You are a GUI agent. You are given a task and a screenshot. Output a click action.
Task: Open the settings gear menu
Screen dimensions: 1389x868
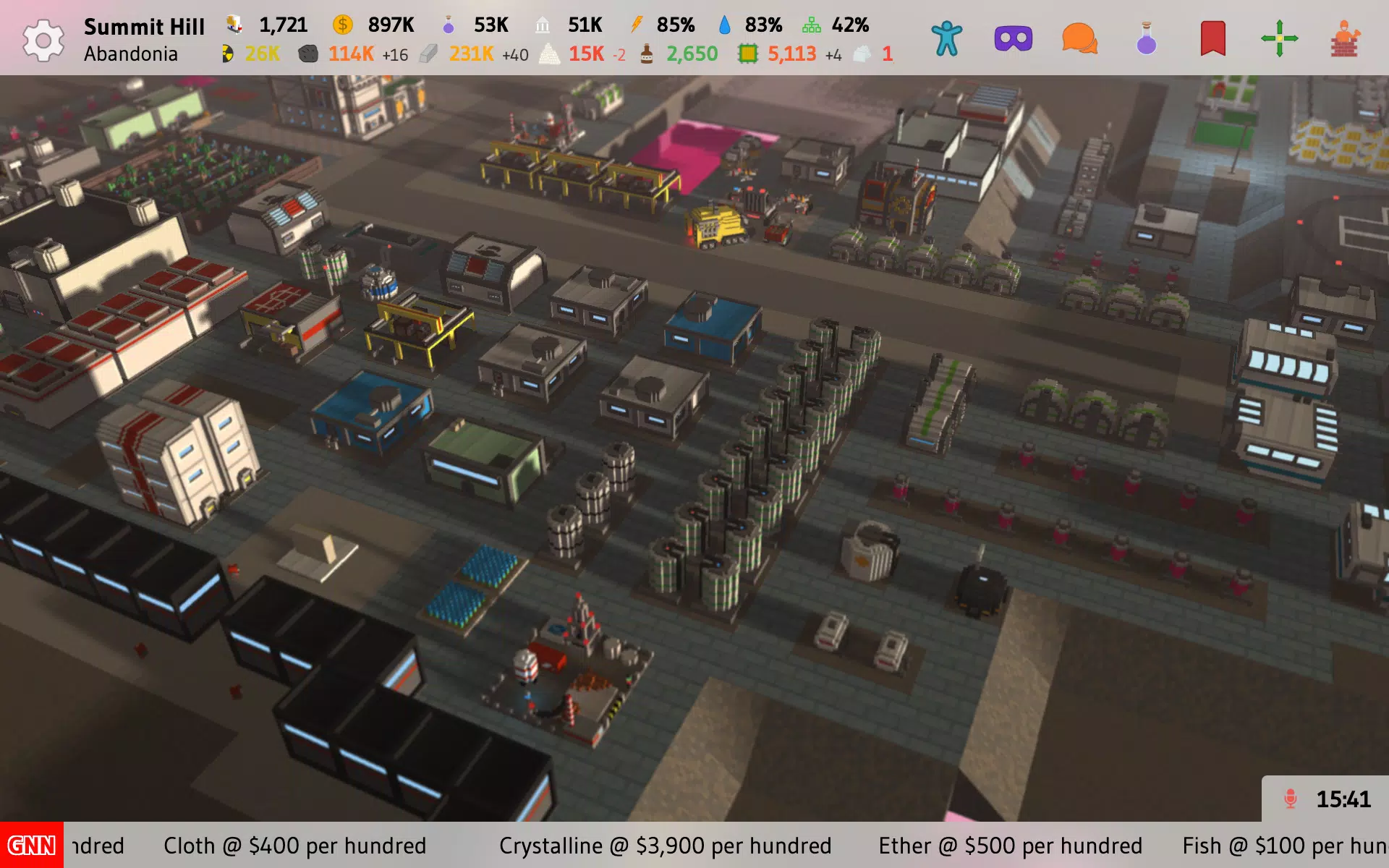click(43, 40)
